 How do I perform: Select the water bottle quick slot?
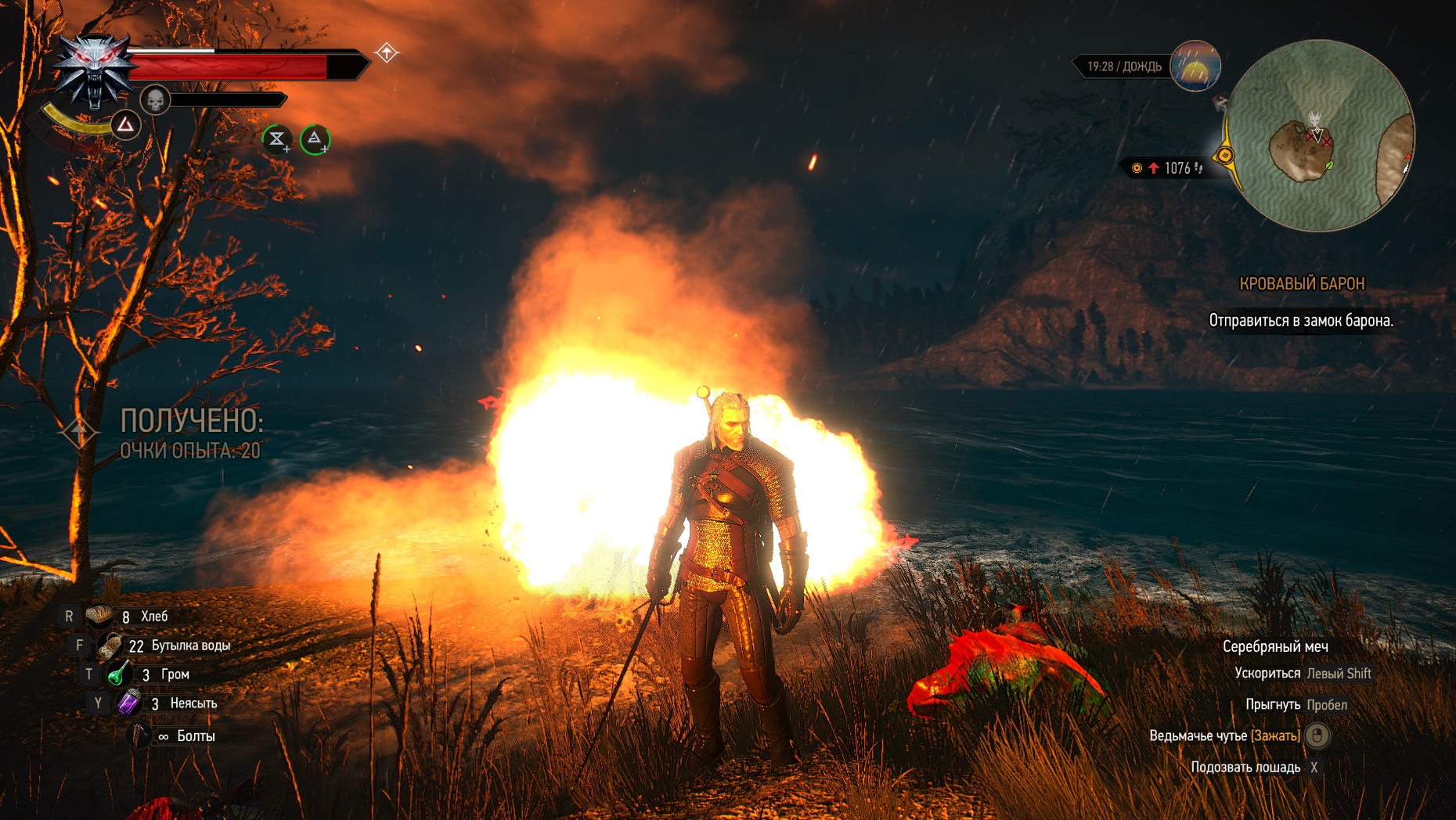click(x=110, y=646)
